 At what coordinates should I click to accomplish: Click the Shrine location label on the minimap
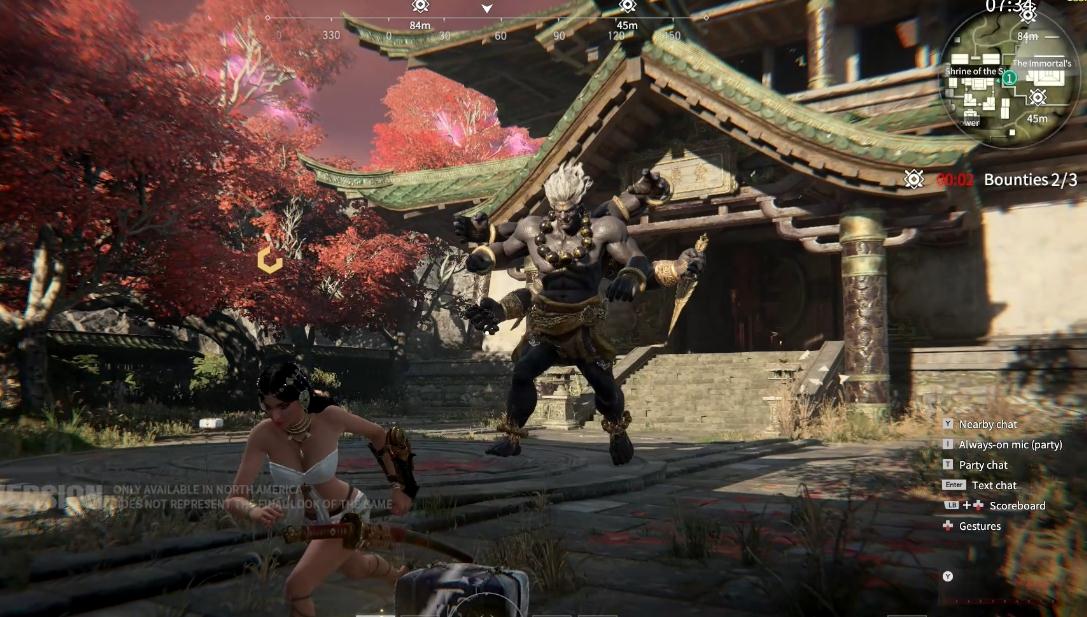972,71
